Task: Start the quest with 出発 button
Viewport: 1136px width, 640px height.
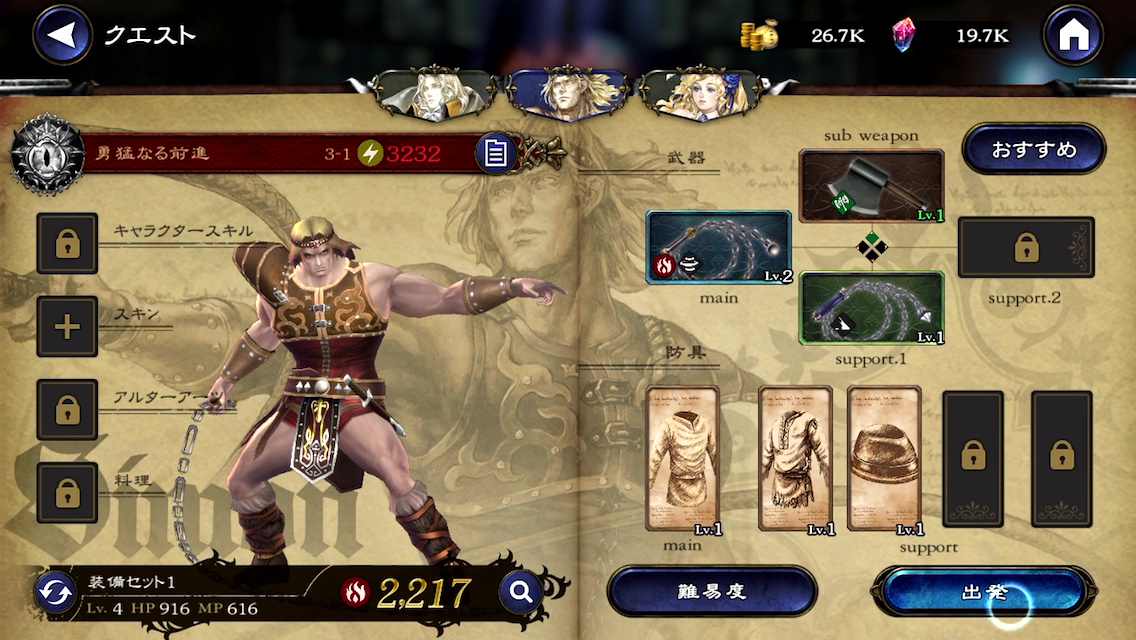Action: coord(984,591)
